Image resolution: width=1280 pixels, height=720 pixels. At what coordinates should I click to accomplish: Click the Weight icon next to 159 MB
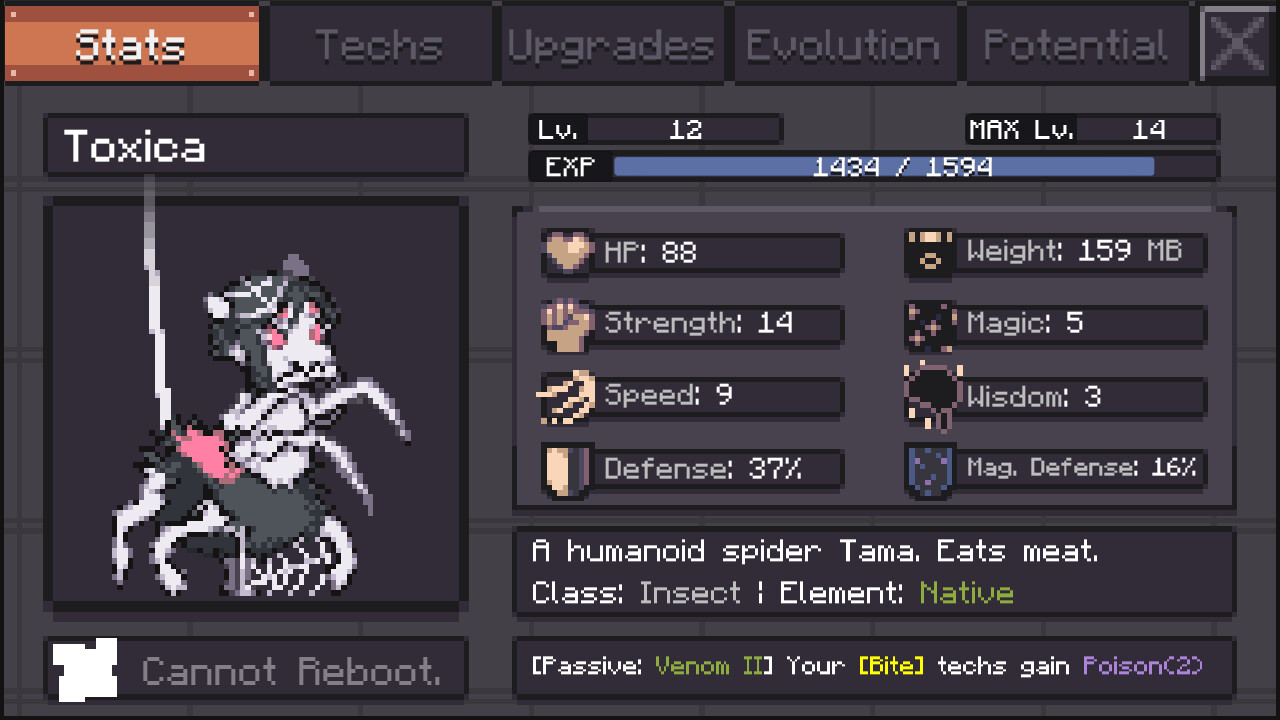coord(929,253)
